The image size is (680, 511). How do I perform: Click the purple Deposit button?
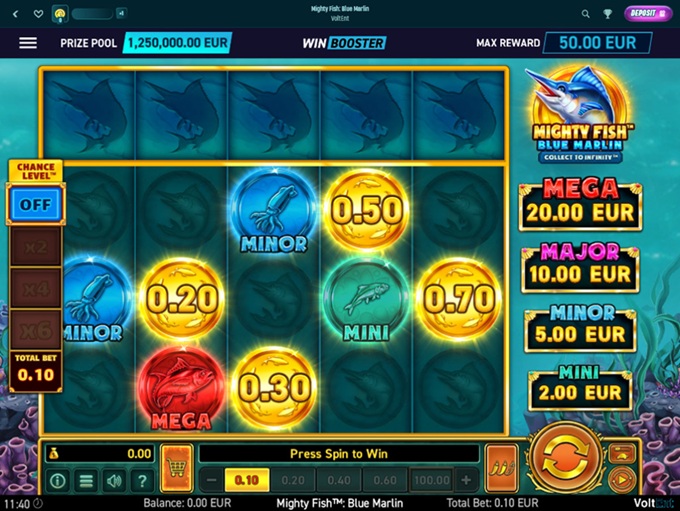click(645, 13)
